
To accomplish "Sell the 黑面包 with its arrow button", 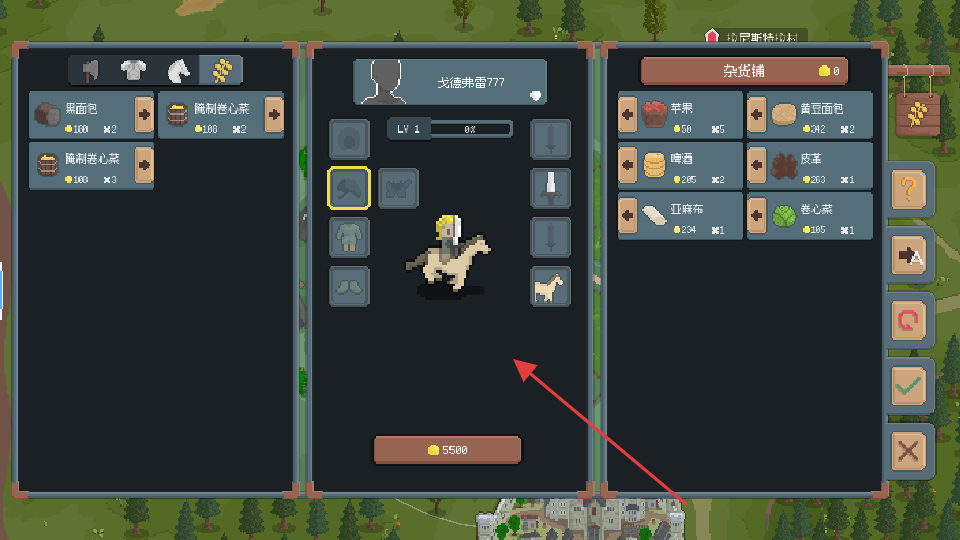I will pos(144,115).
